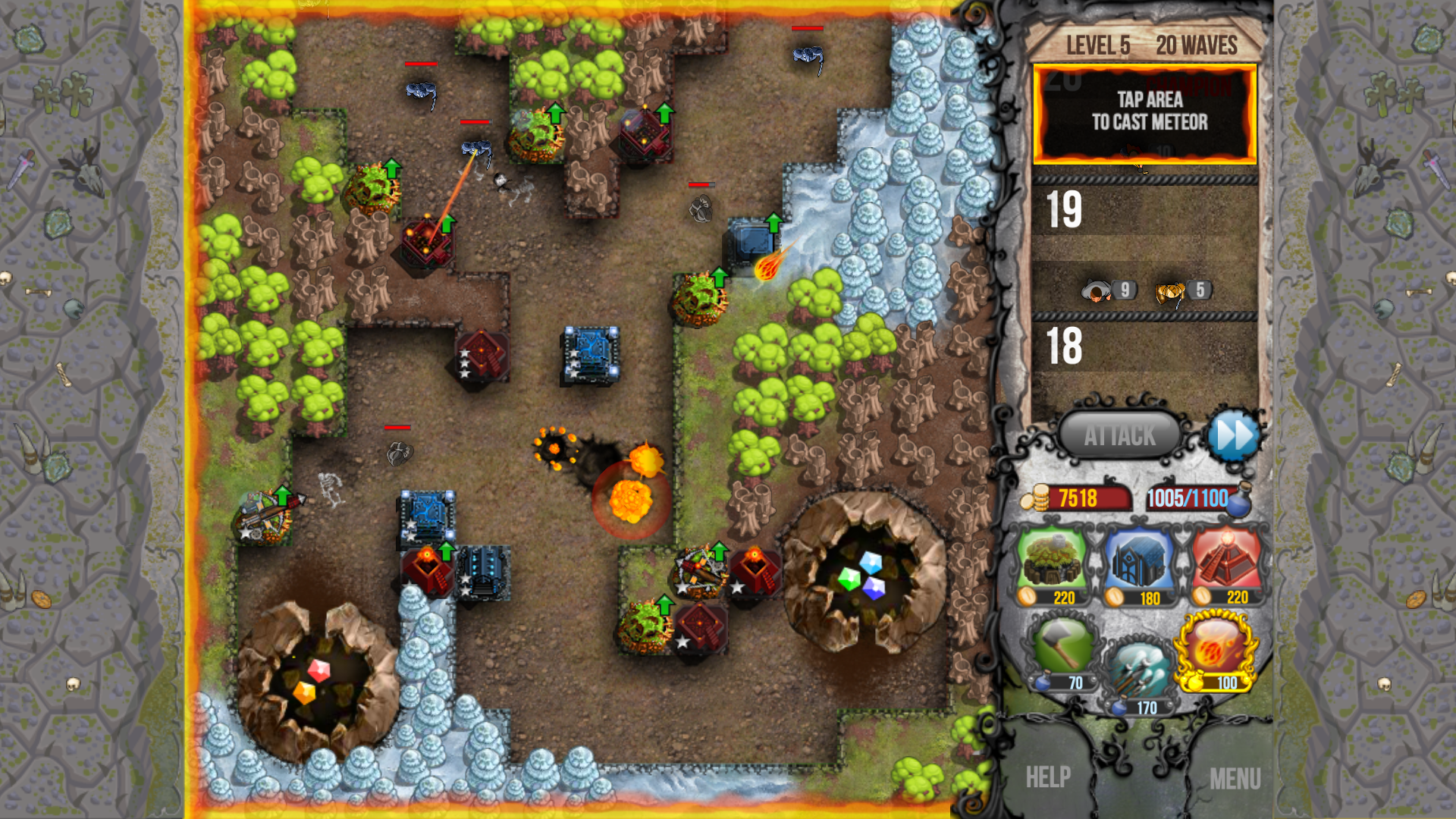Open the HELP screen
This screenshot has height=819, width=1456.
click(x=1047, y=777)
